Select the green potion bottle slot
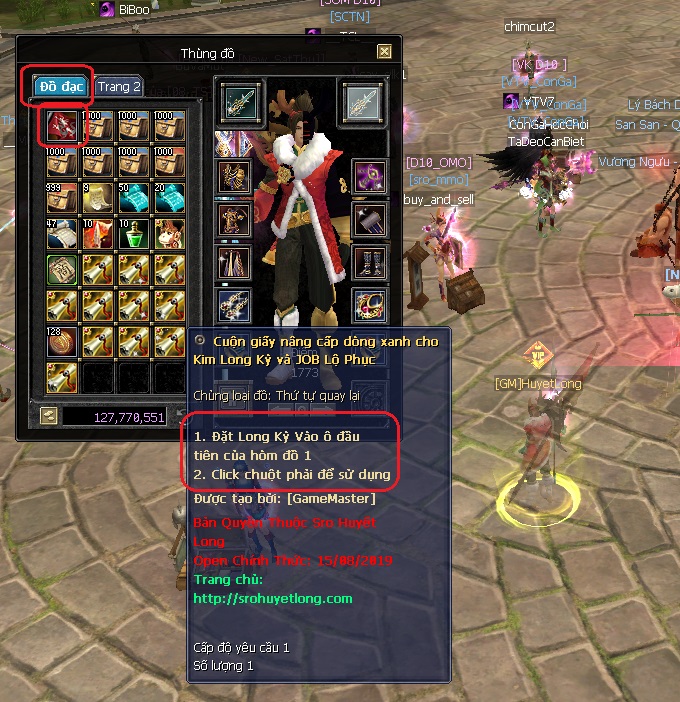The height and width of the screenshot is (702, 680). 134,234
